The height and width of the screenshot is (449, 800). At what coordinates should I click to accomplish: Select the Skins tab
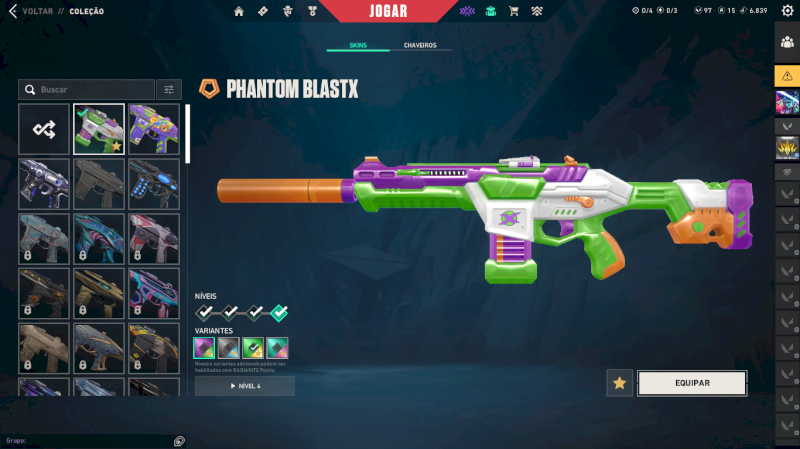click(x=358, y=46)
